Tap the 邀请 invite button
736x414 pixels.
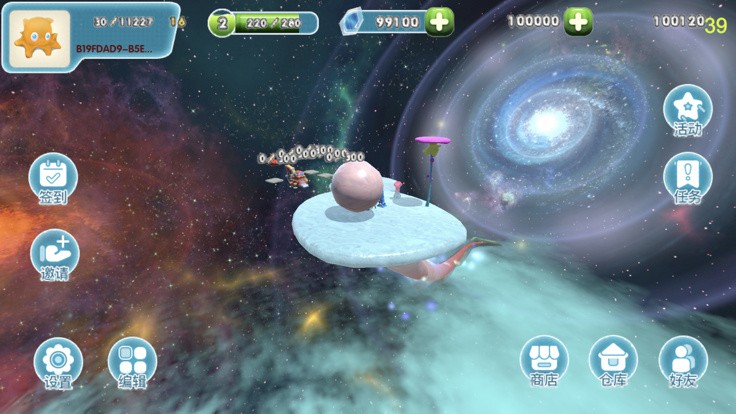click(55, 253)
